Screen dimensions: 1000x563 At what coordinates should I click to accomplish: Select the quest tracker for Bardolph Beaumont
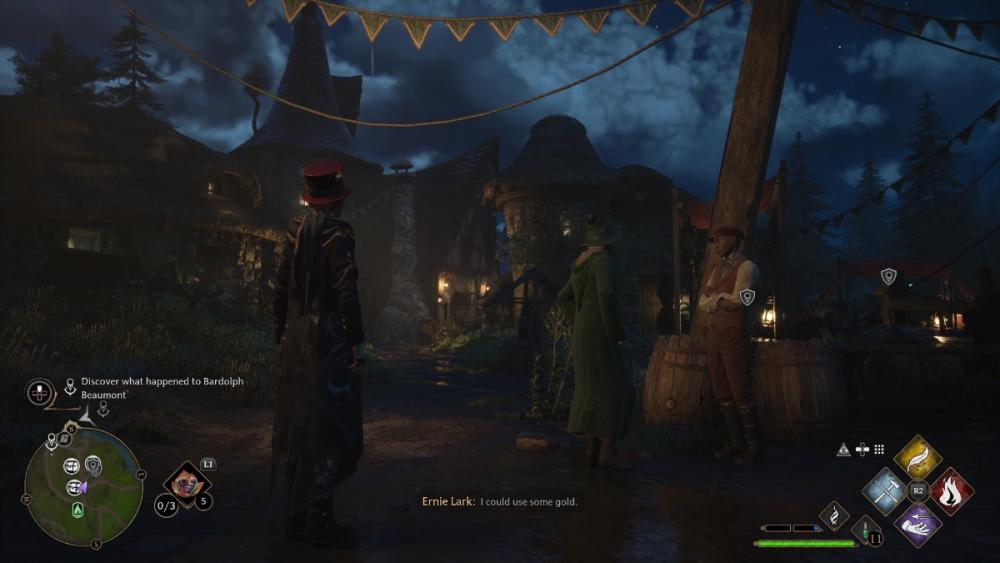point(162,387)
